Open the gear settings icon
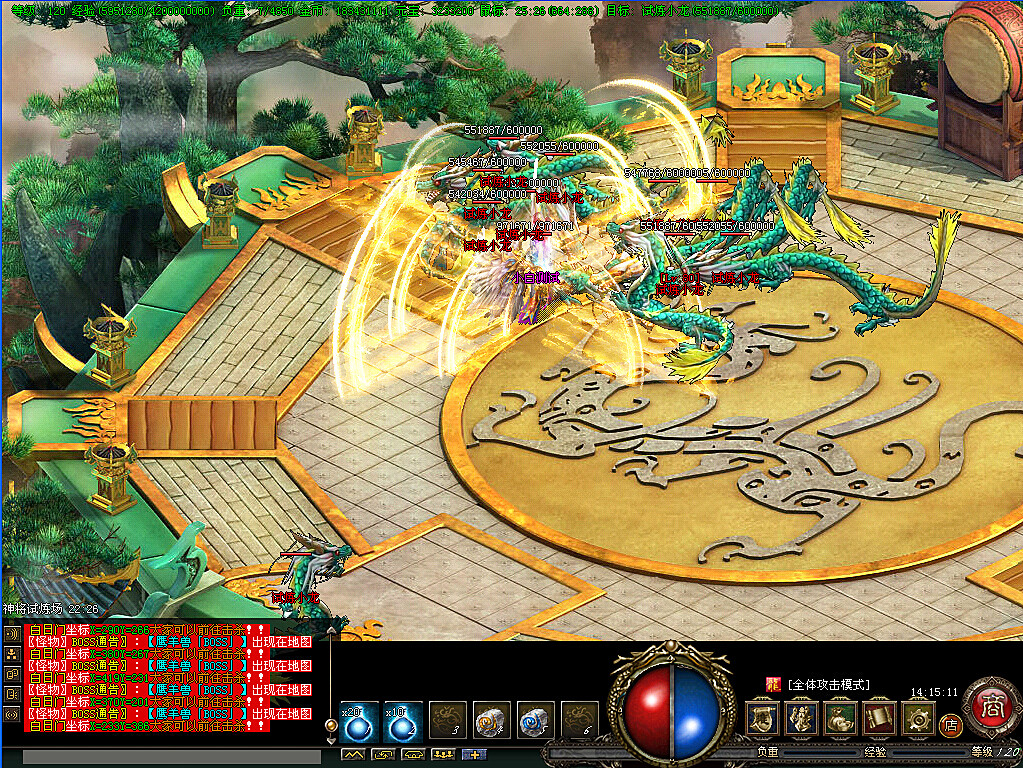This screenshot has width=1023, height=768. (x=918, y=717)
